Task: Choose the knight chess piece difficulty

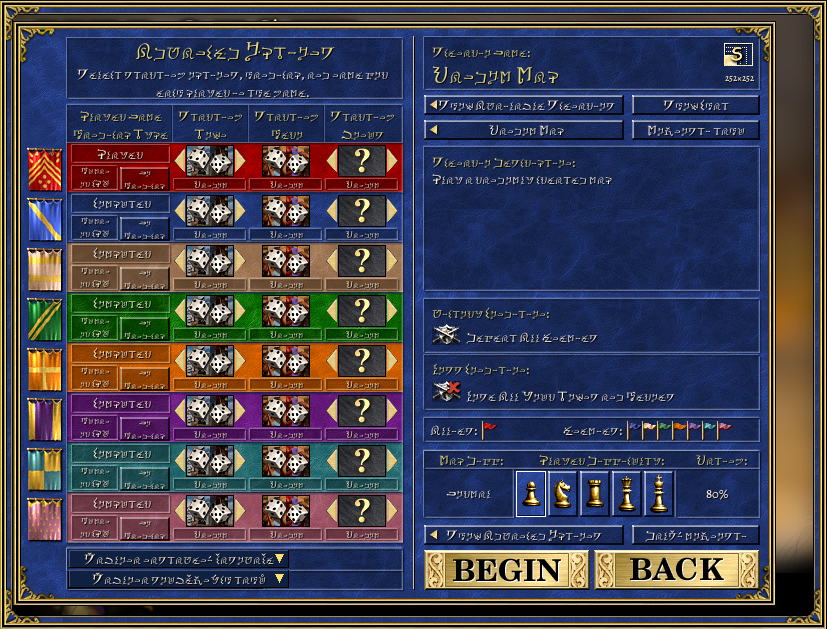Action: click(563, 493)
